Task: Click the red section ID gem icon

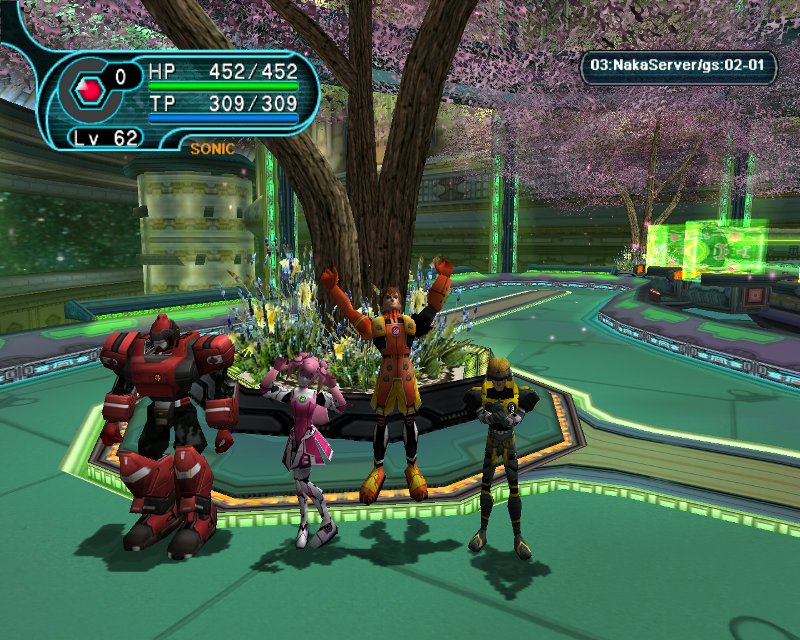Action: (x=91, y=88)
